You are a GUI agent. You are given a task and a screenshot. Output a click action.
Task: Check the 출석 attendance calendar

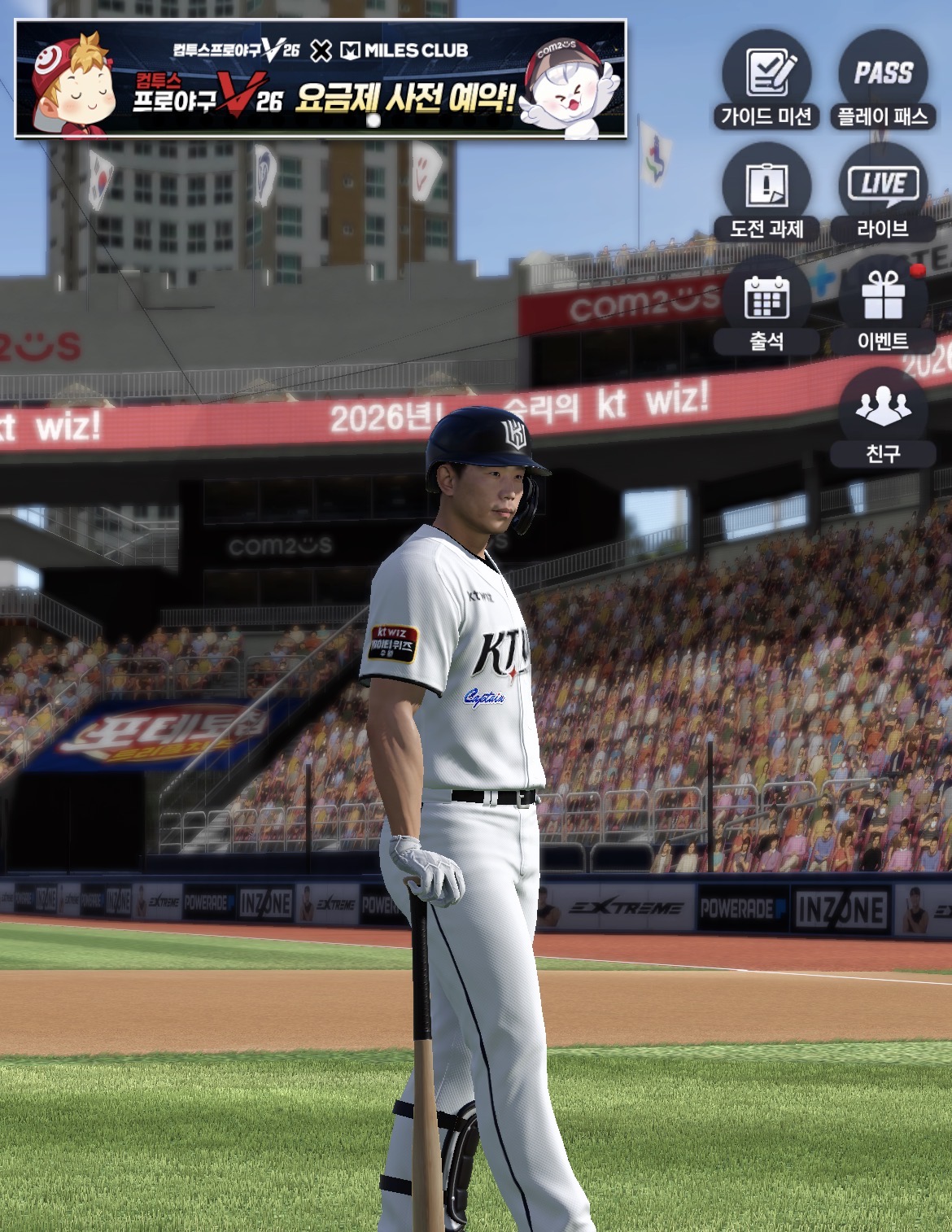coord(766,304)
